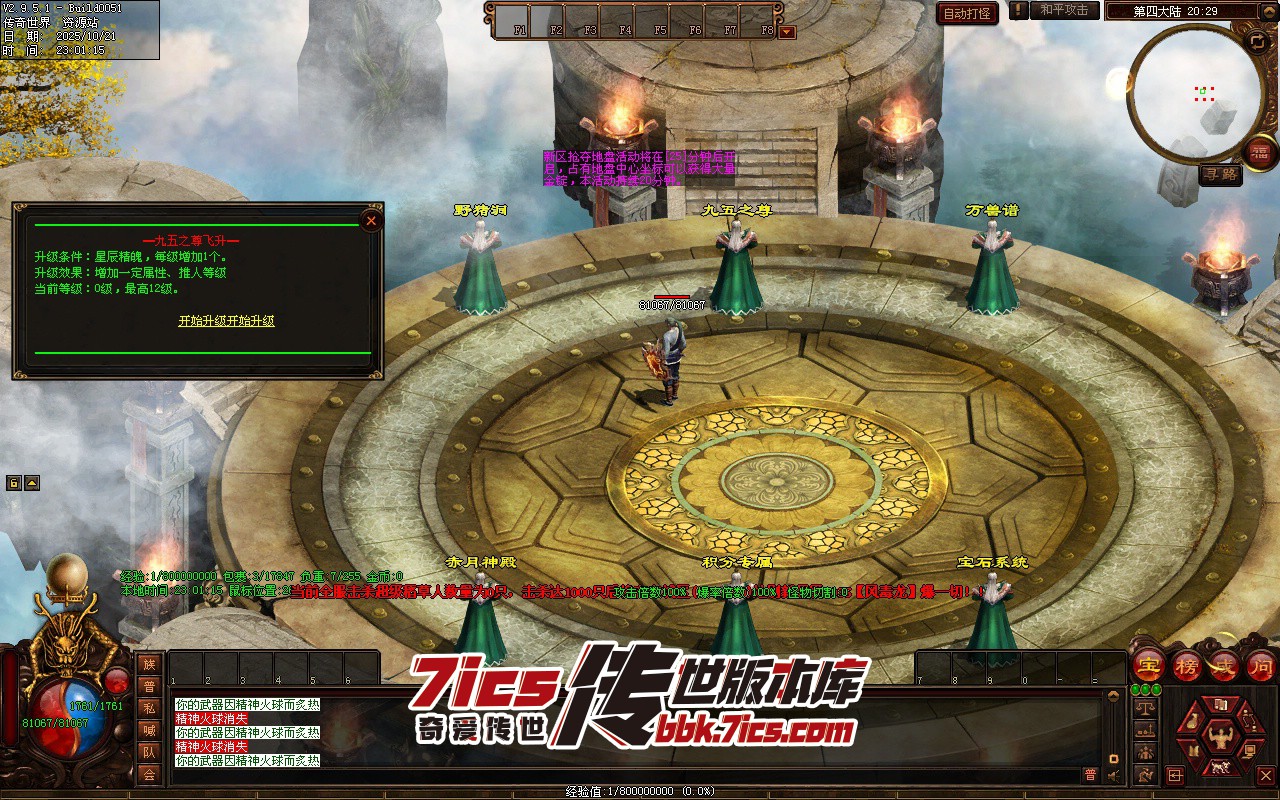Toggle 自动打怪 auto-fight button
Image resolution: width=1280 pixels, height=800 pixels.
(967, 13)
